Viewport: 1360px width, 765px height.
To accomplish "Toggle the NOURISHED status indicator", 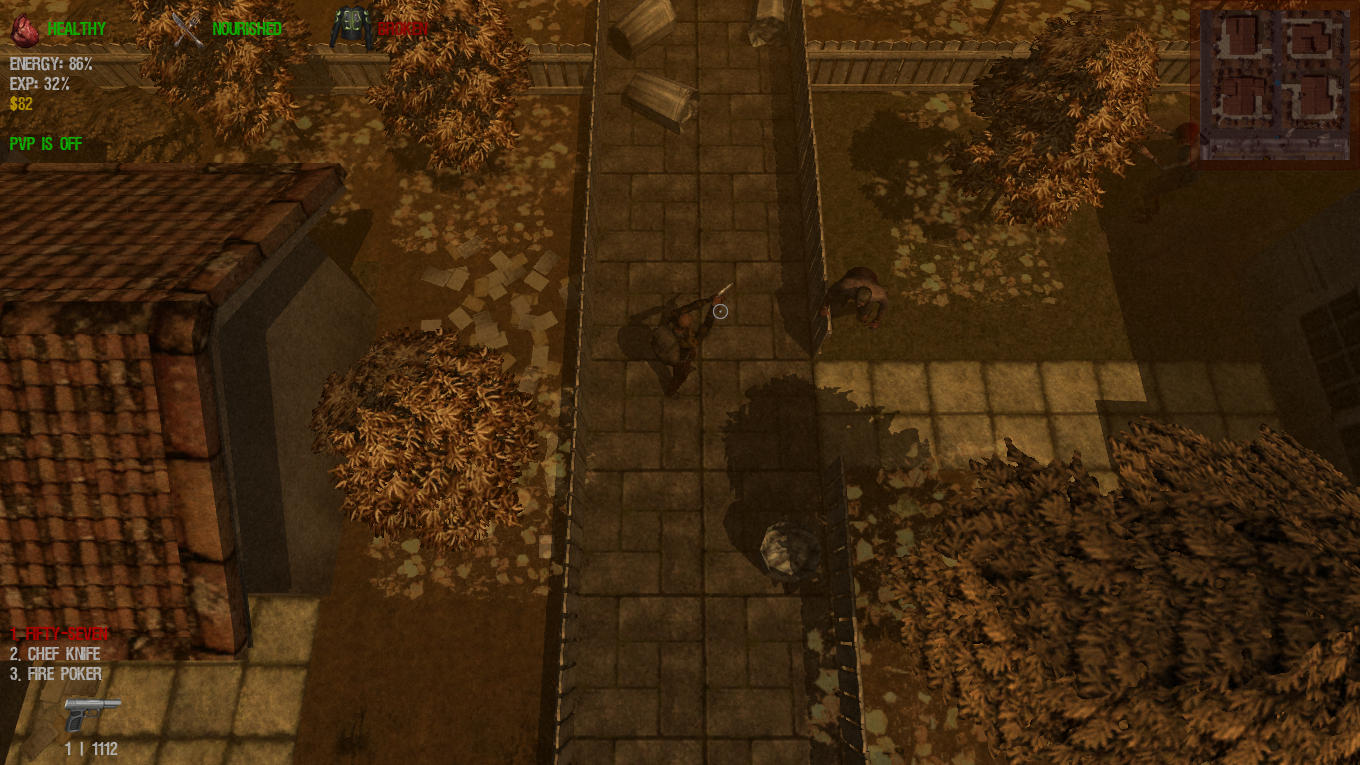I will [x=246, y=29].
